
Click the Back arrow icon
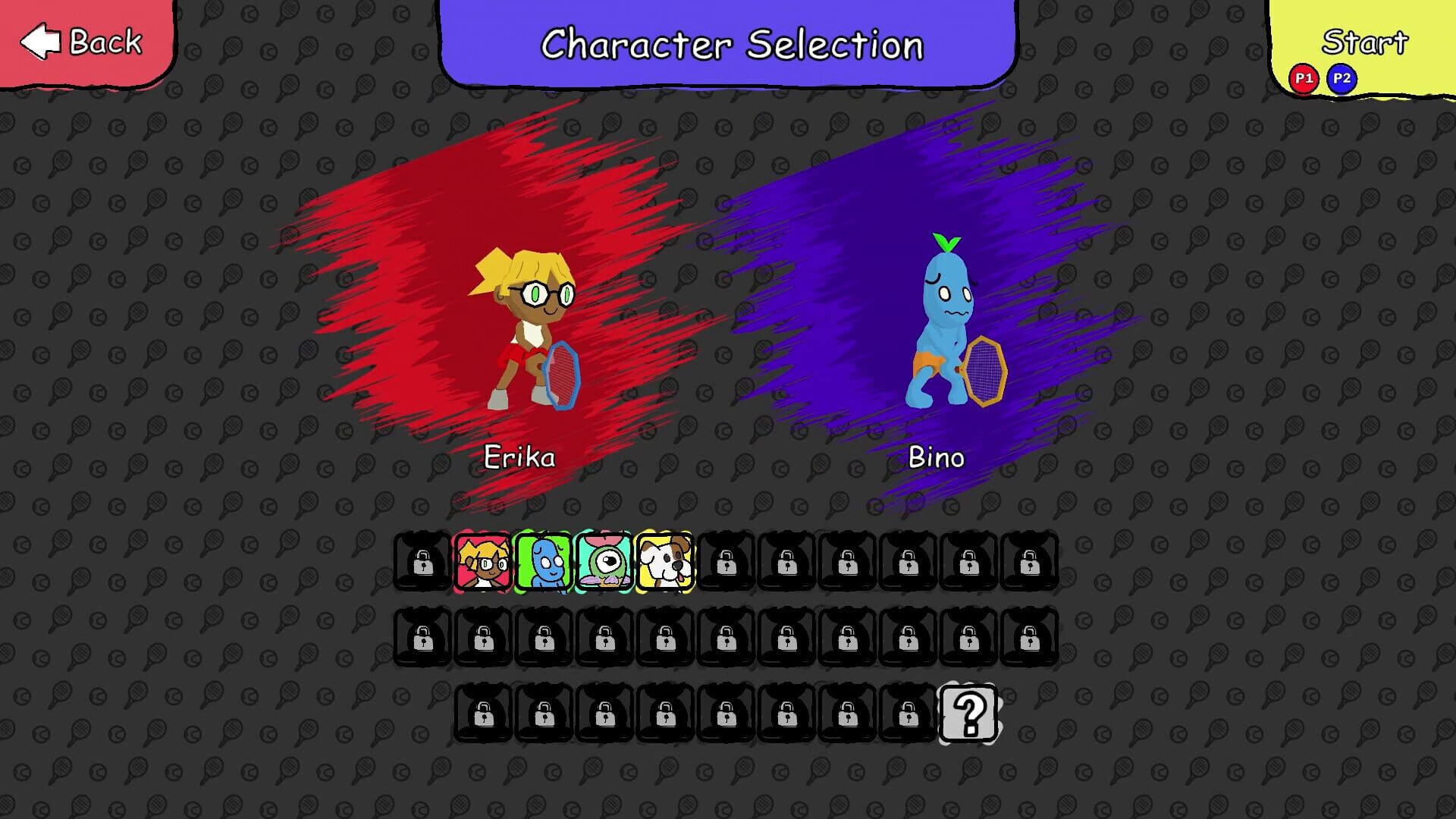pyautogui.click(x=41, y=42)
